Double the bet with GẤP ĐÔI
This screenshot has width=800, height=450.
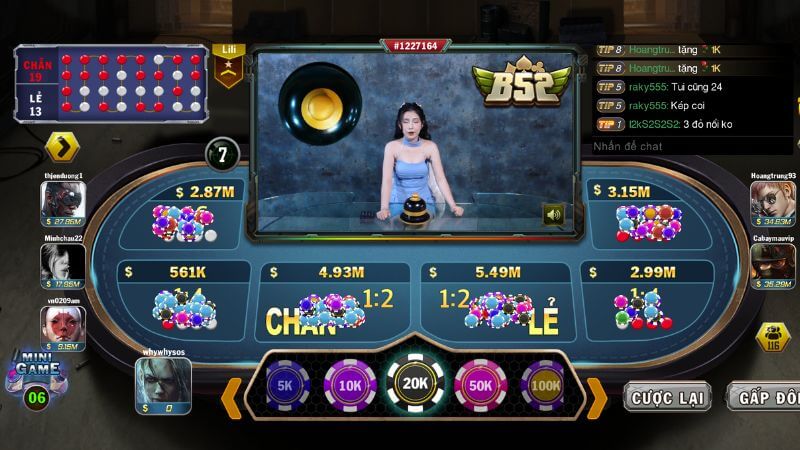pos(765,397)
